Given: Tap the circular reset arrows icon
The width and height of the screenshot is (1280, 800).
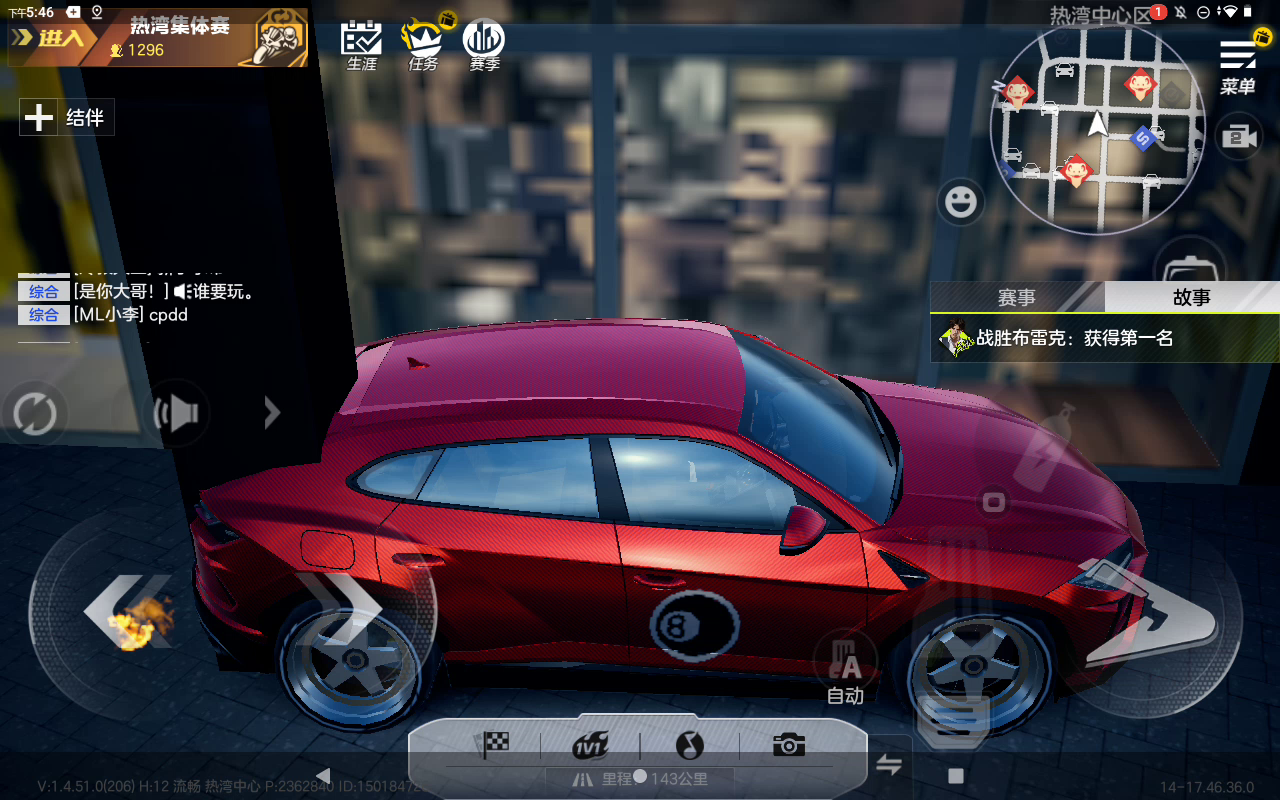Looking at the screenshot, I should click(x=35, y=413).
